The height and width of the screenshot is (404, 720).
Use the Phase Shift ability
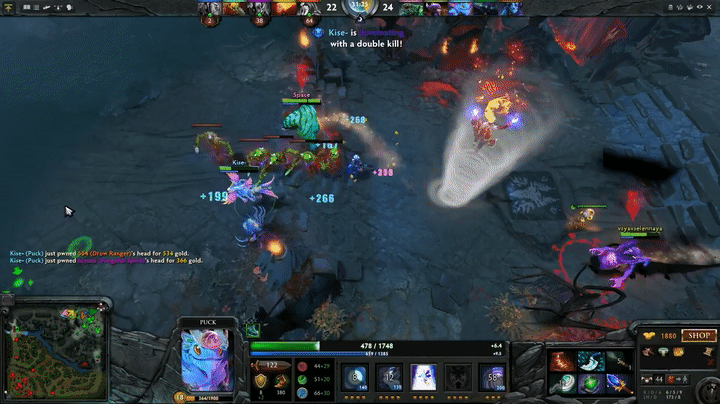click(422, 377)
